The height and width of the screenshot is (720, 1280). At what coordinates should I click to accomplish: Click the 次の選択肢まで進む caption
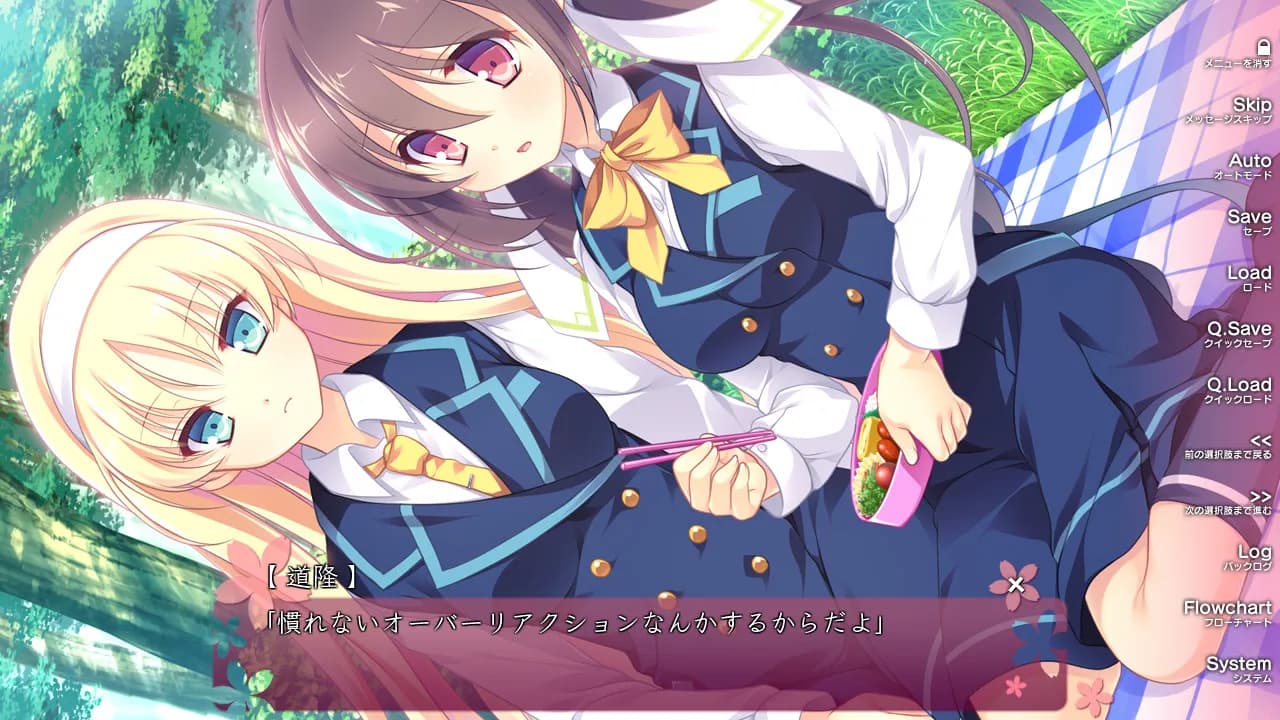(1230, 509)
